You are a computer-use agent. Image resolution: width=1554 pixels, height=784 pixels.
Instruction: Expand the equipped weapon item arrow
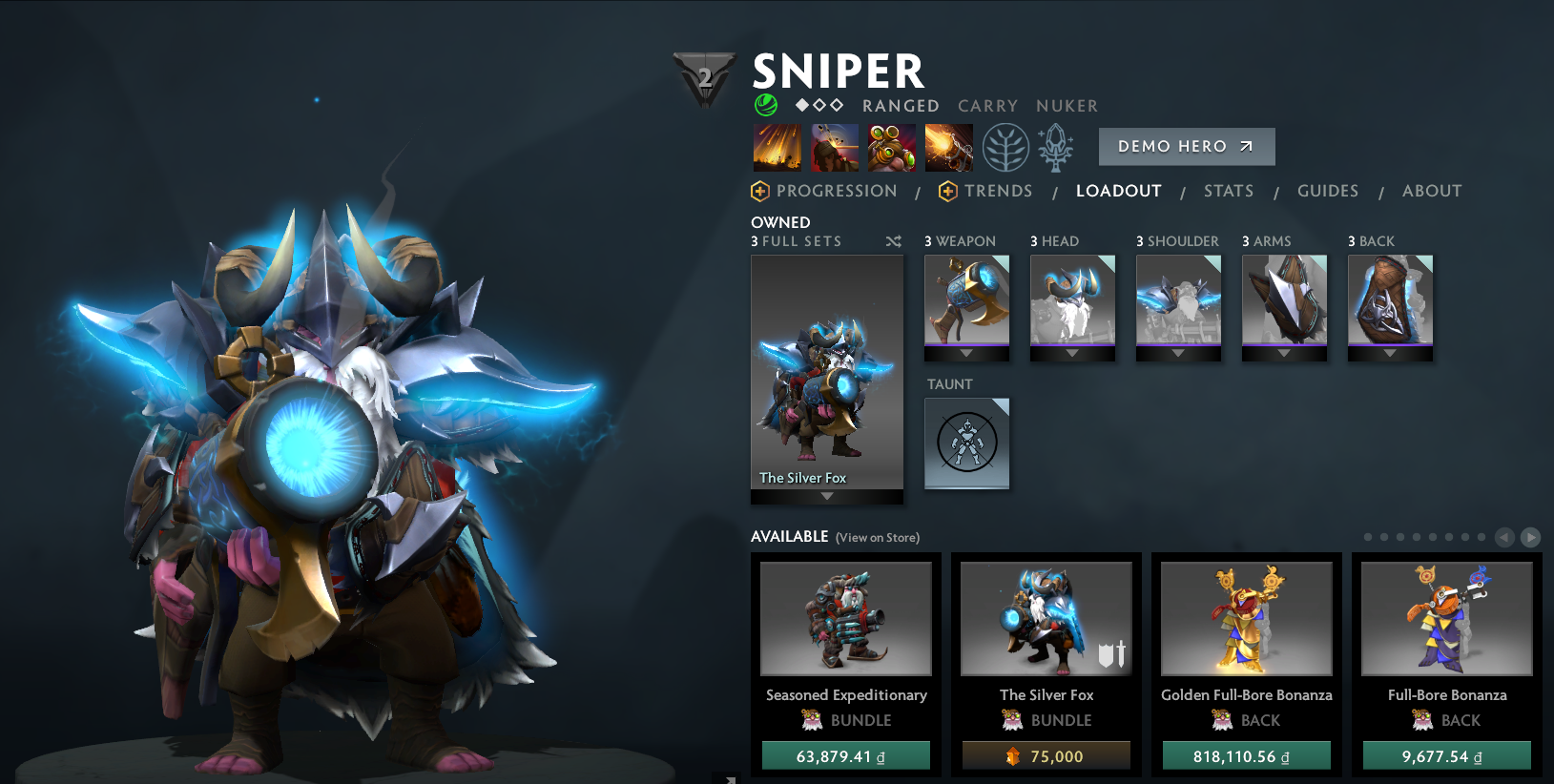point(966,355)
